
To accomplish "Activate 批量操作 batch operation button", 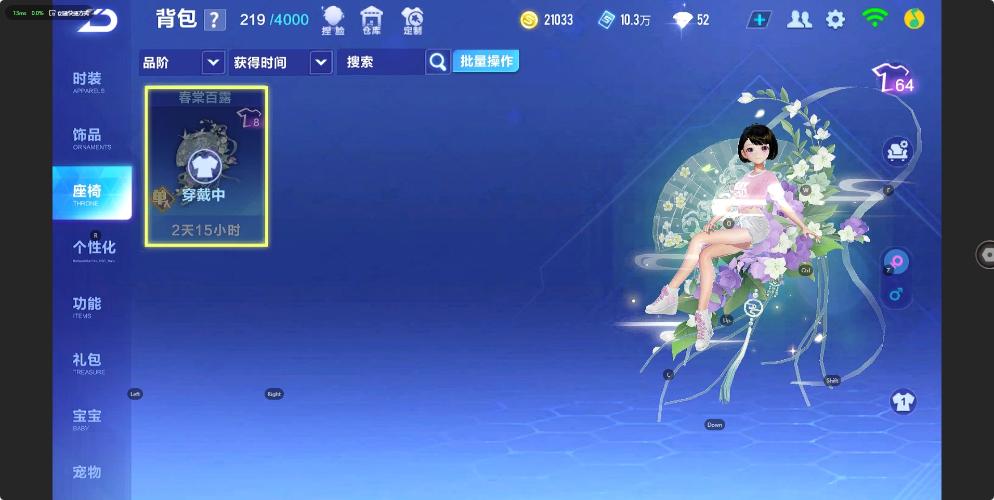I will click(486, 61).
